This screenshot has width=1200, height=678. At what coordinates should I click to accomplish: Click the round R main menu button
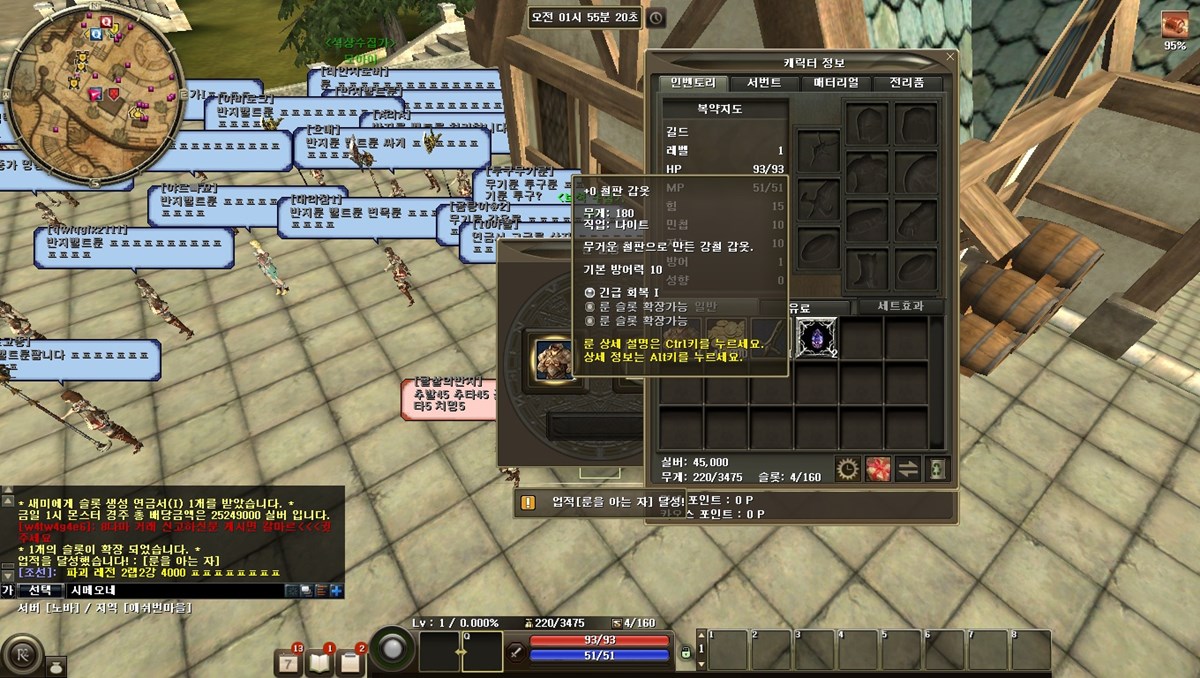[22, 657]
